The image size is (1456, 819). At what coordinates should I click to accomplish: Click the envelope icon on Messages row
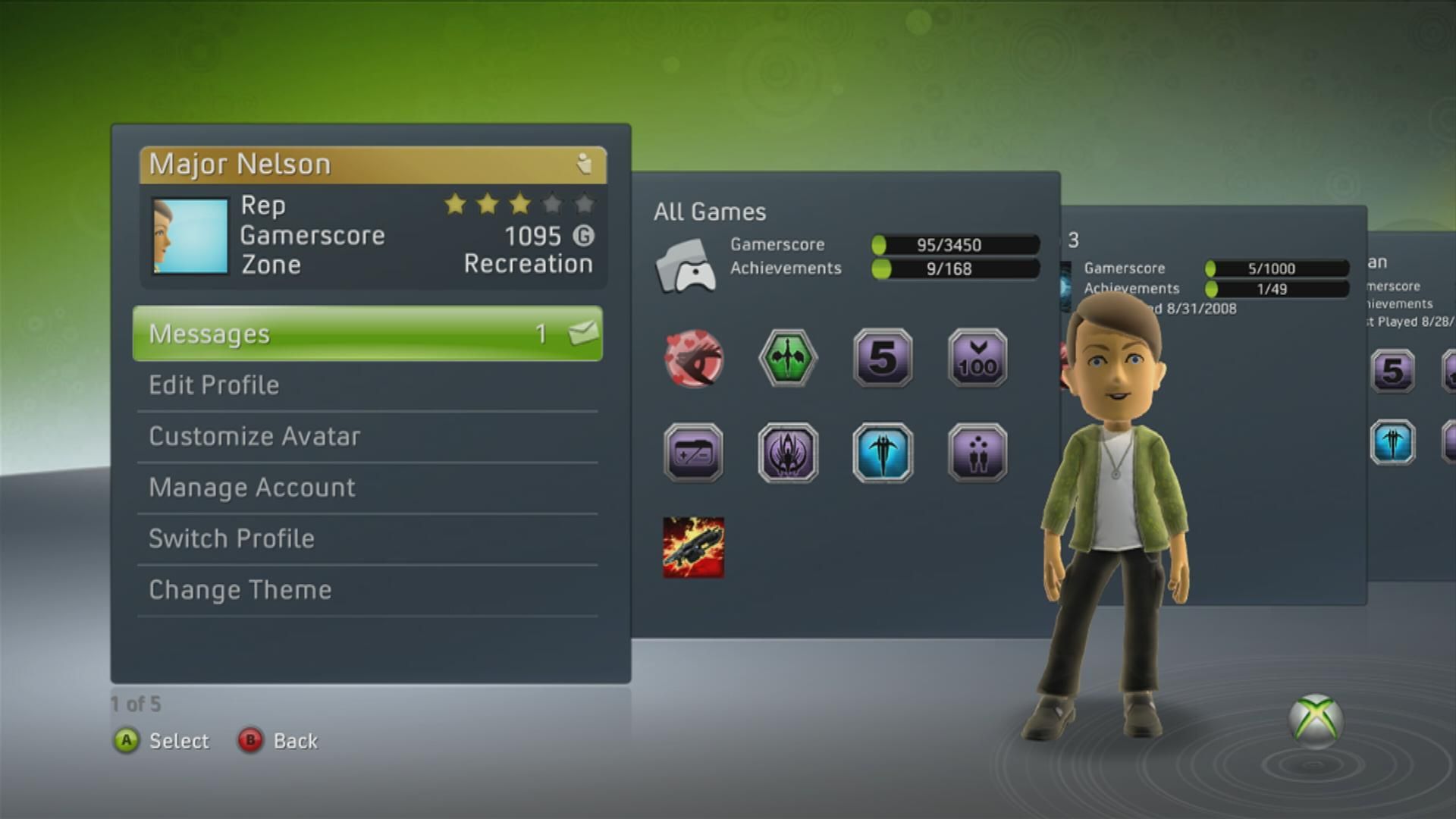(x=583, y=333)
